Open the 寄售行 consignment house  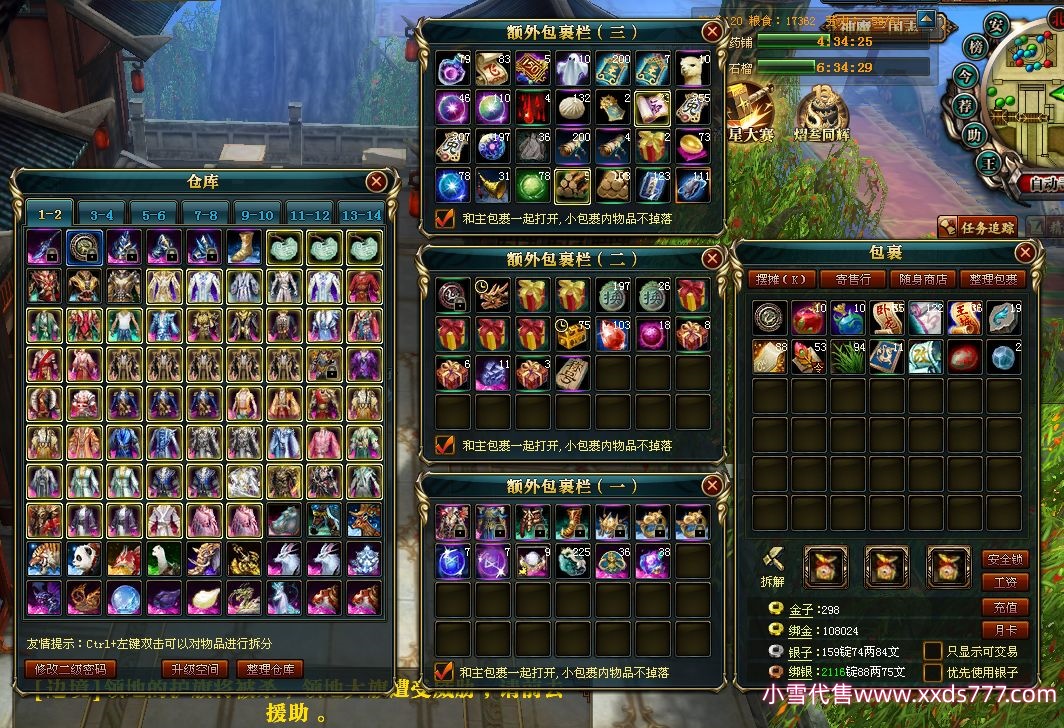tap(853, 279)
